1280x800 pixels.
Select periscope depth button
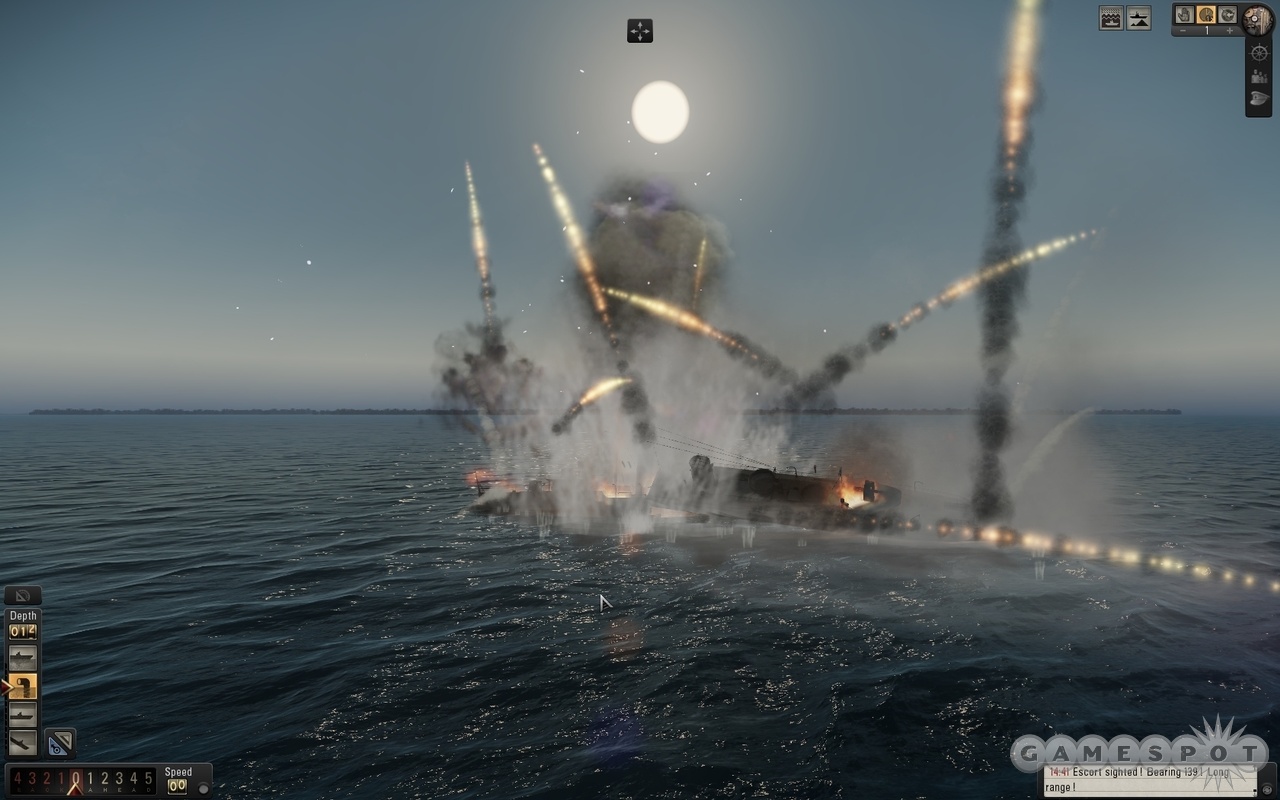(x=22, y=686)
